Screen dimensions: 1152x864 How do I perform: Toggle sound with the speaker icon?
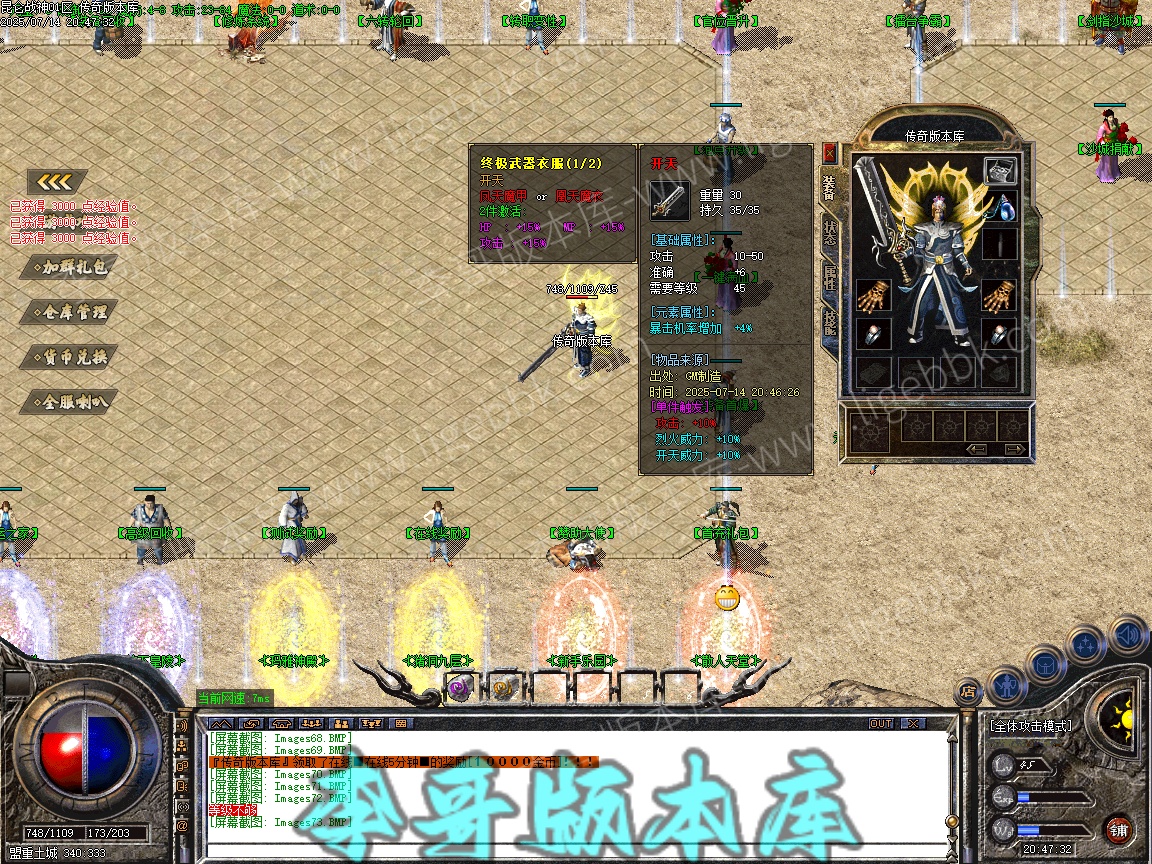click(1129, 633)
